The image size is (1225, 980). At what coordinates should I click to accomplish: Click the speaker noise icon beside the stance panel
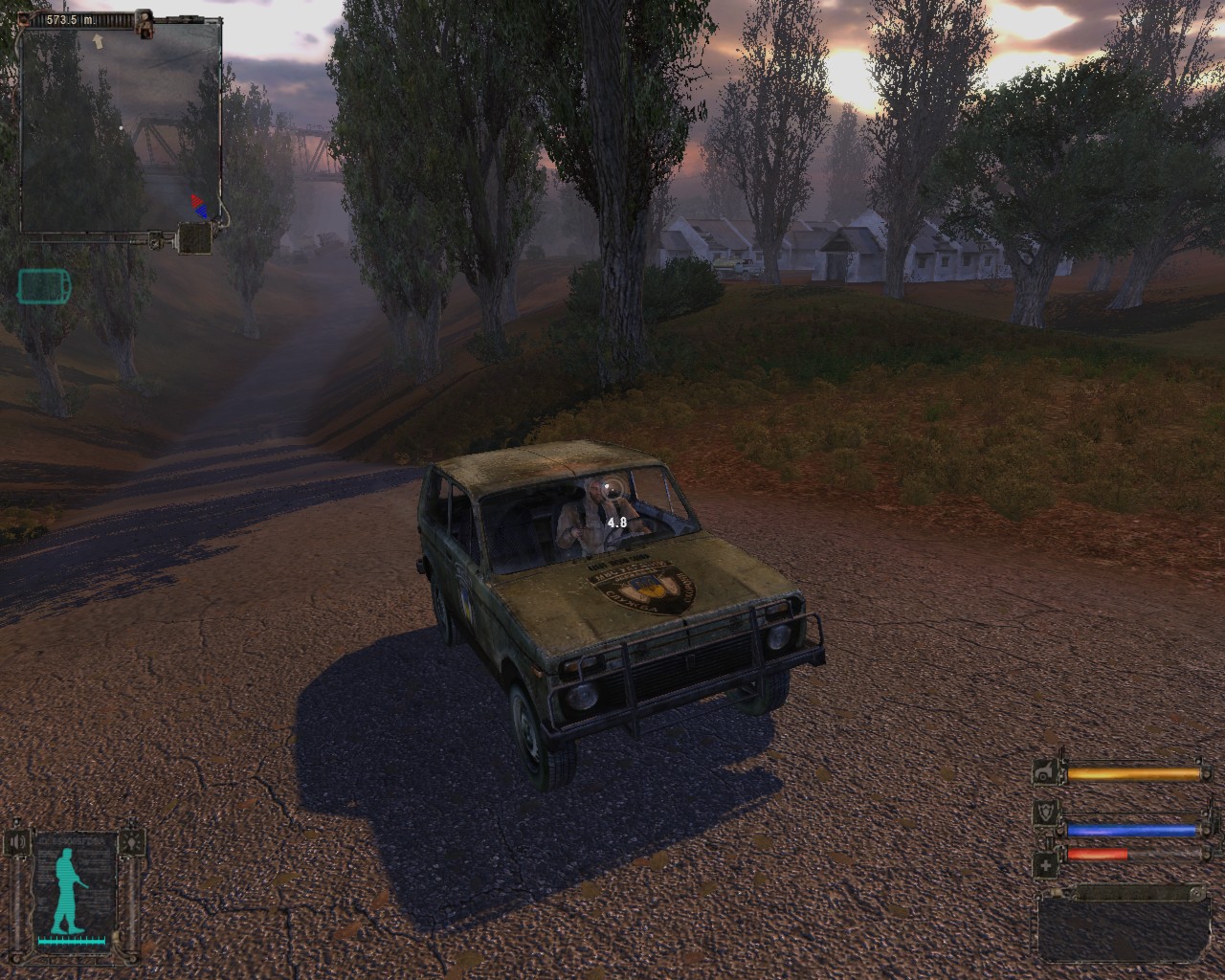[x=18, y=842]
